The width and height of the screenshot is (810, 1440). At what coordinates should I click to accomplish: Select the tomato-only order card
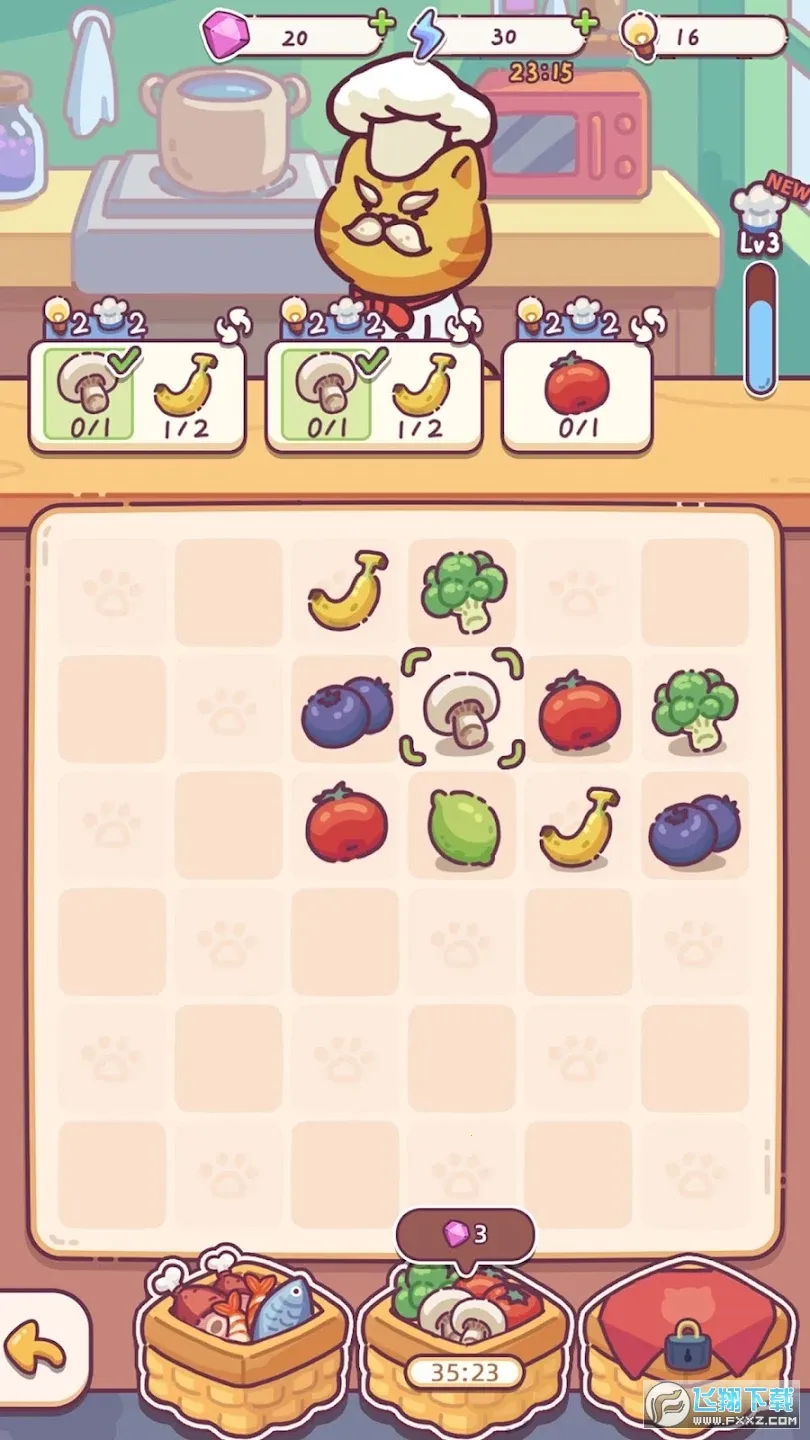[577, 397]
